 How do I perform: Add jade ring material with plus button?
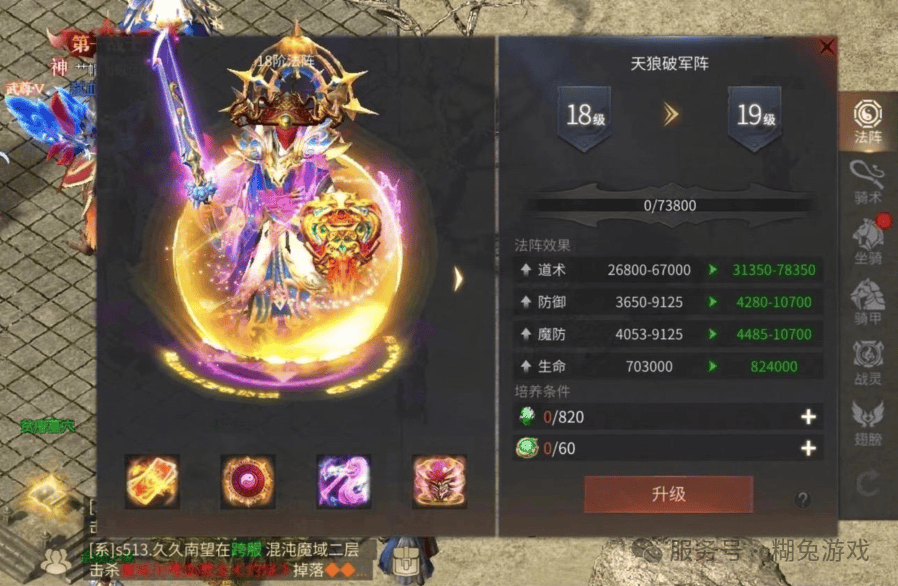809,448
